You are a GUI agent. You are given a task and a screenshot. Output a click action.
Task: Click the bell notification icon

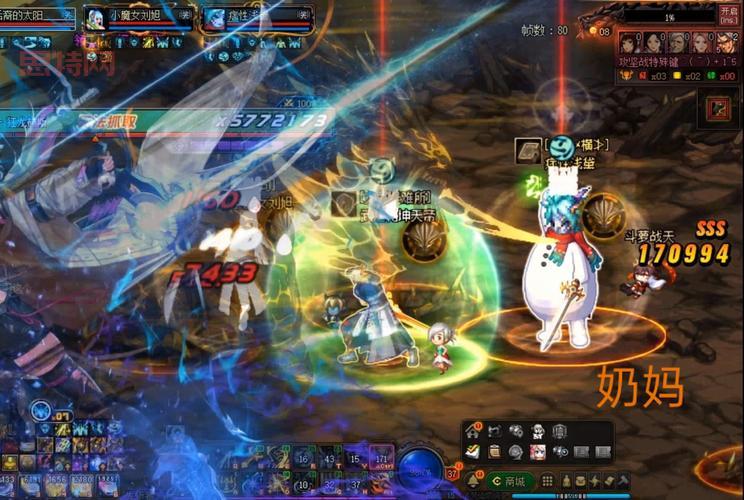(x=472, y=481)
